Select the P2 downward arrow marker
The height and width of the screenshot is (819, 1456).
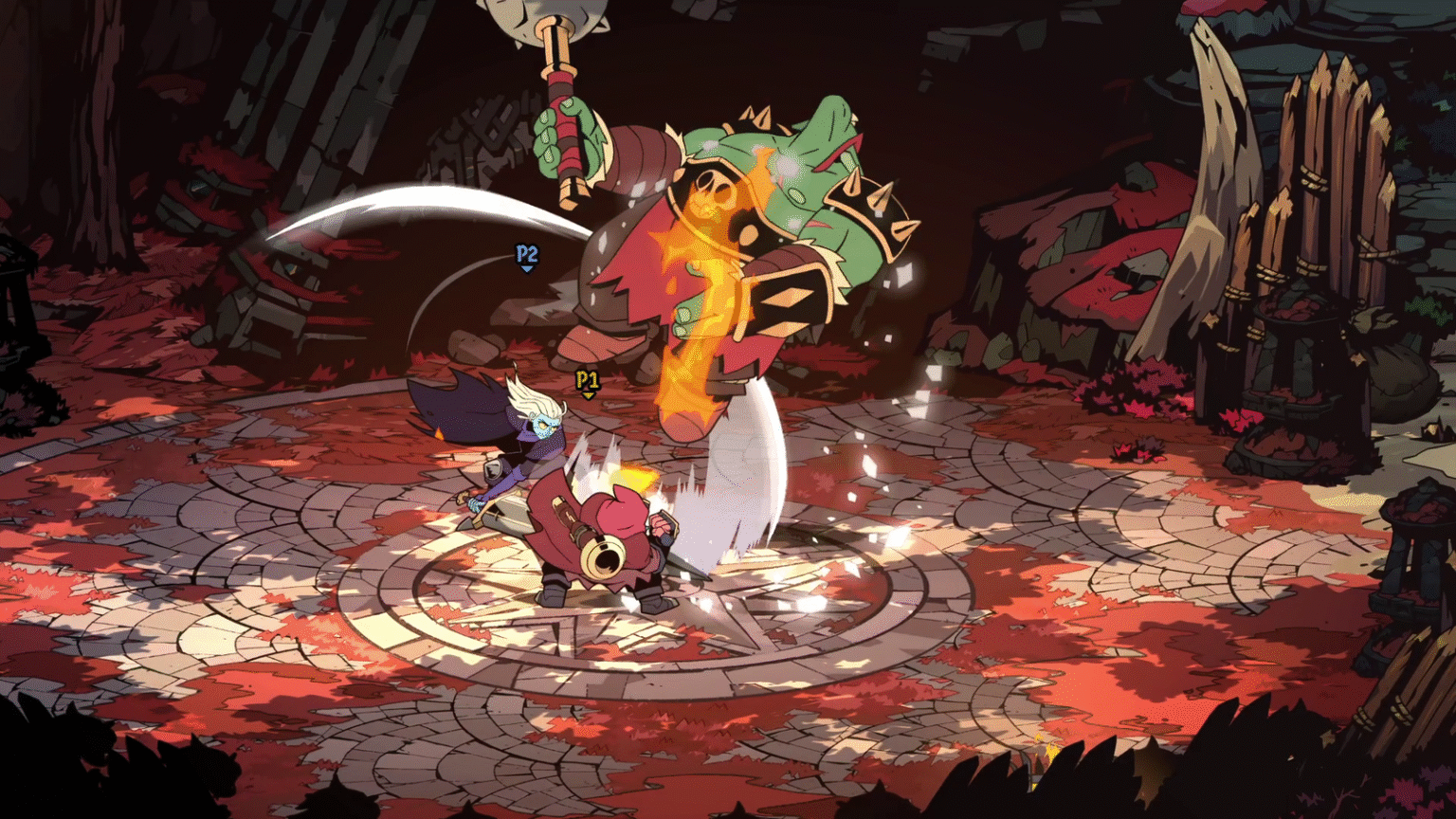tap(527, 268)
